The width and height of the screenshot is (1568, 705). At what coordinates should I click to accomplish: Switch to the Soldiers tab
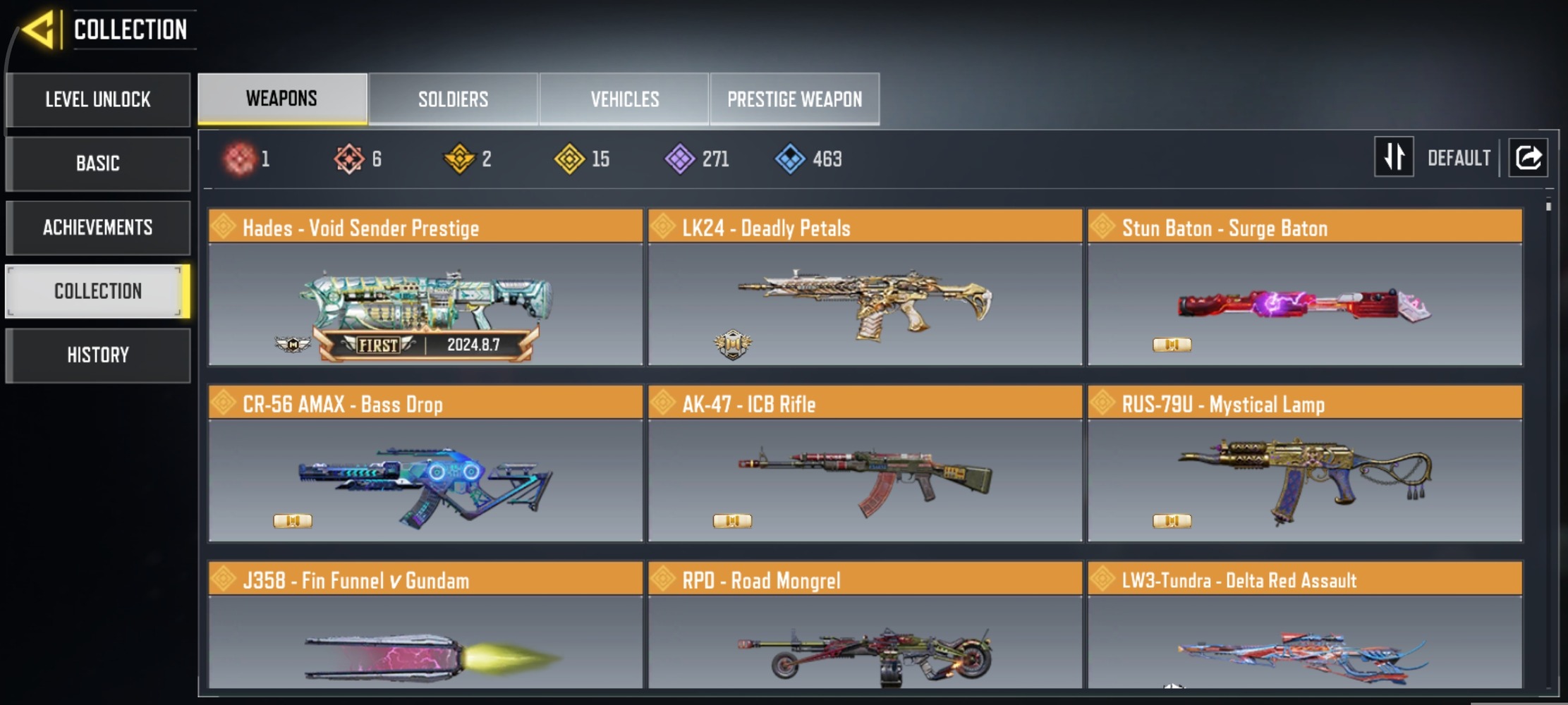(x=453, y=99)
